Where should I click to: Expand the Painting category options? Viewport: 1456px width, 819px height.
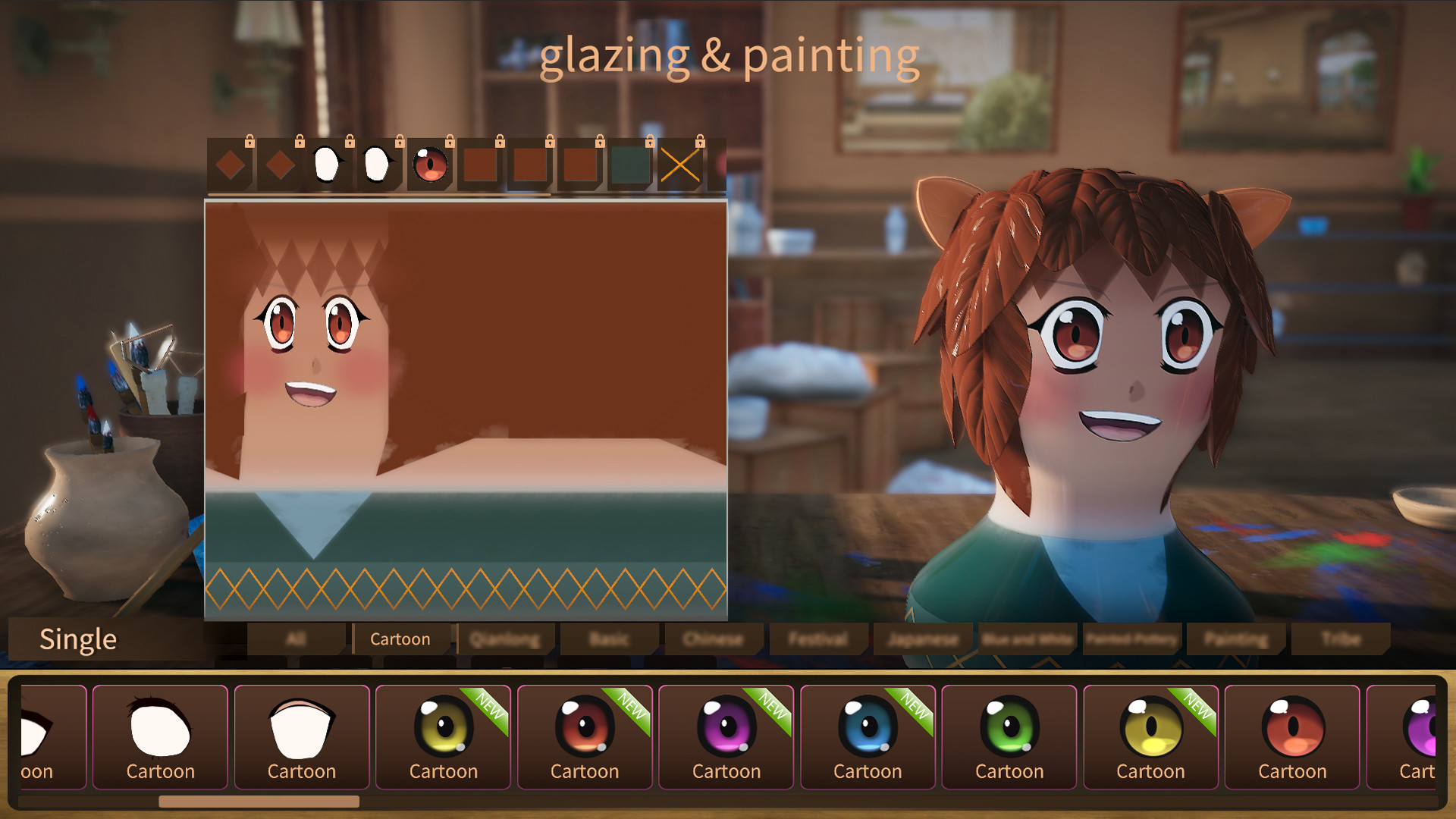pos(1236,639)
